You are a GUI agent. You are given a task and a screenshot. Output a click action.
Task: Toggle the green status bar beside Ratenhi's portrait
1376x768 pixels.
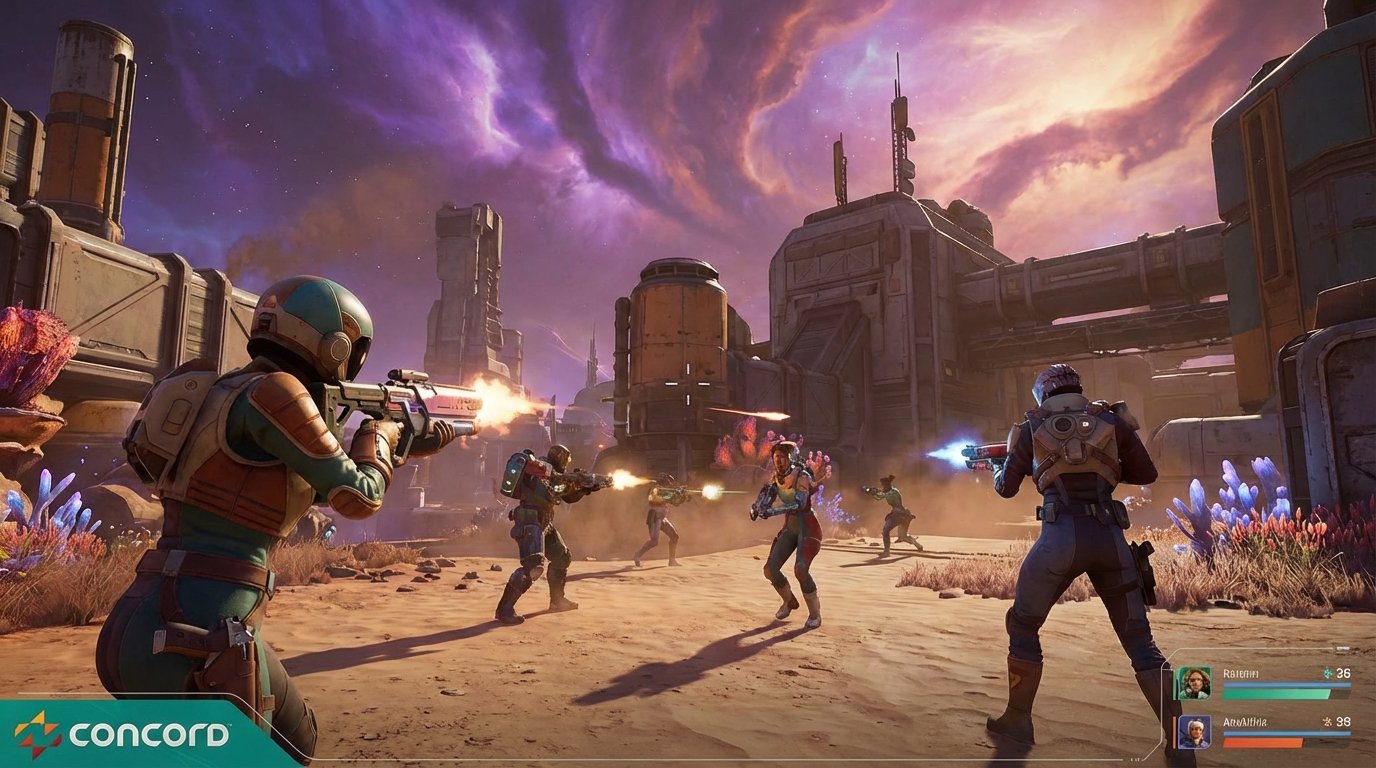(1276, 694)
